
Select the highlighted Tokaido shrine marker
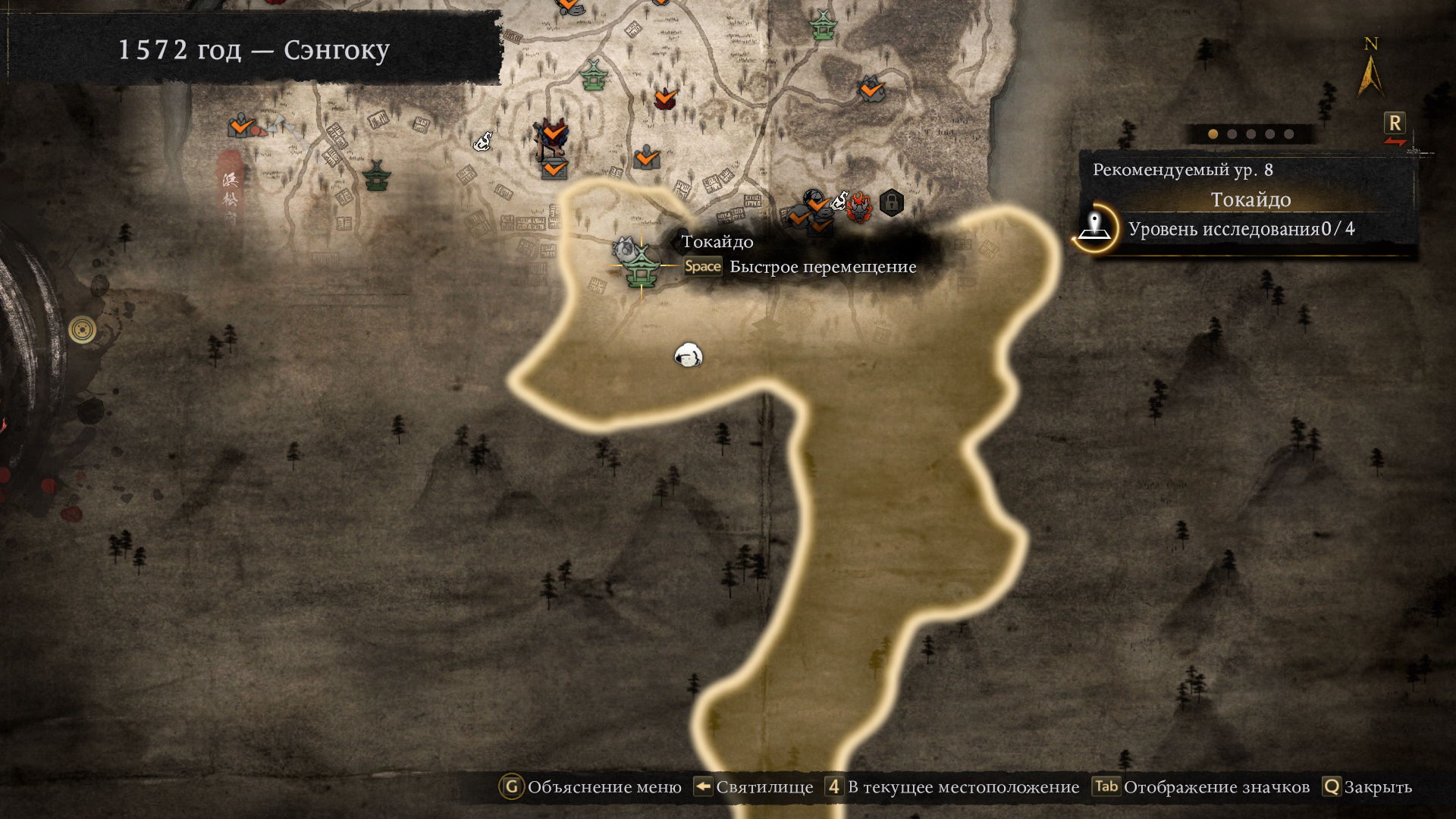pos(642,266)
